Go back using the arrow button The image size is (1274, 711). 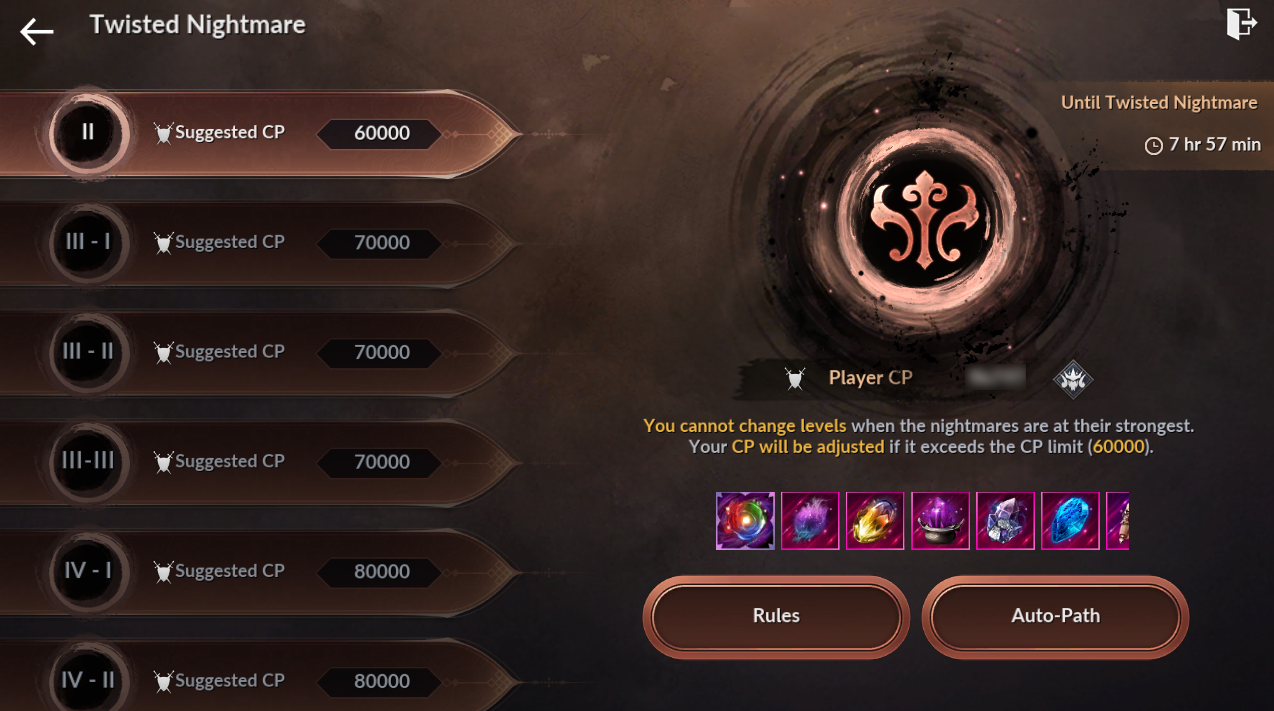37,32
